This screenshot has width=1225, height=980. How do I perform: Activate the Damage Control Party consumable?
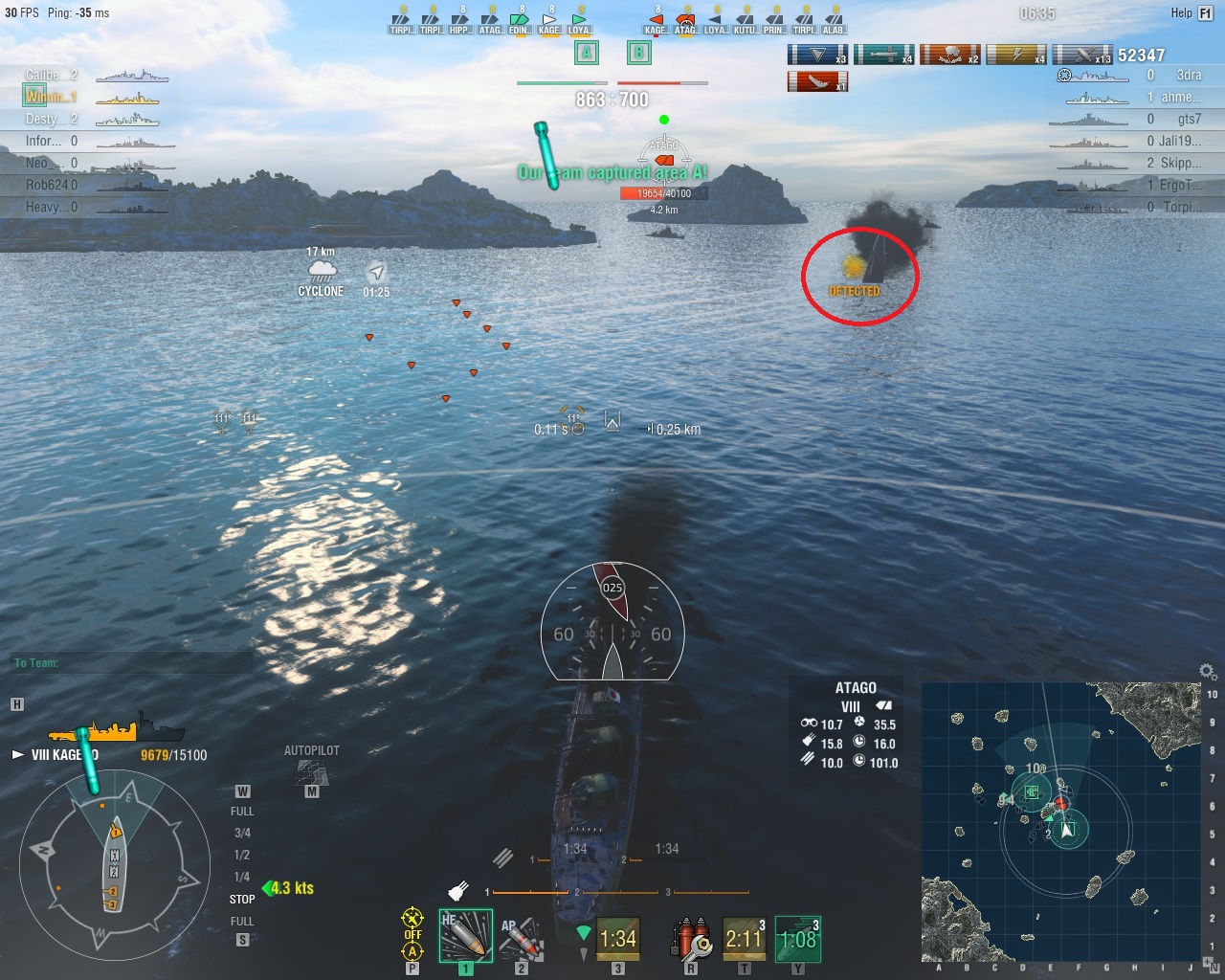tap(691, 939)
